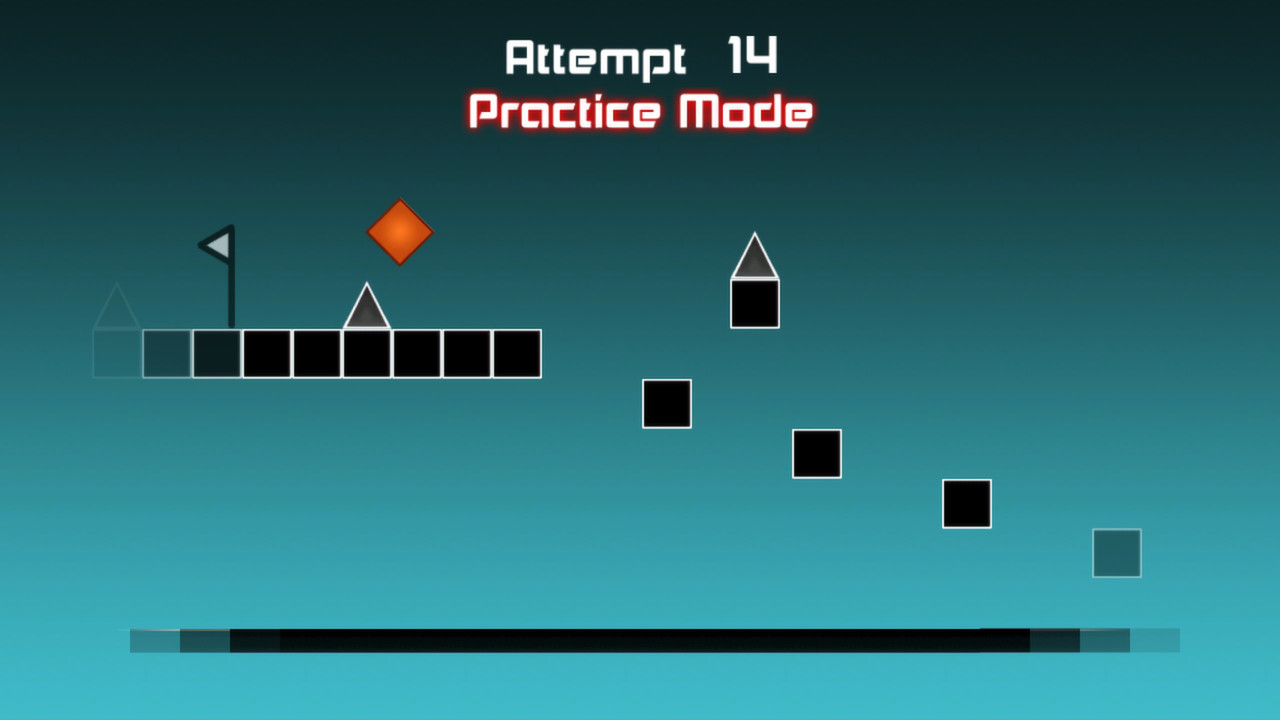Click the spike atop the floating block

click(x=755, y=258)
